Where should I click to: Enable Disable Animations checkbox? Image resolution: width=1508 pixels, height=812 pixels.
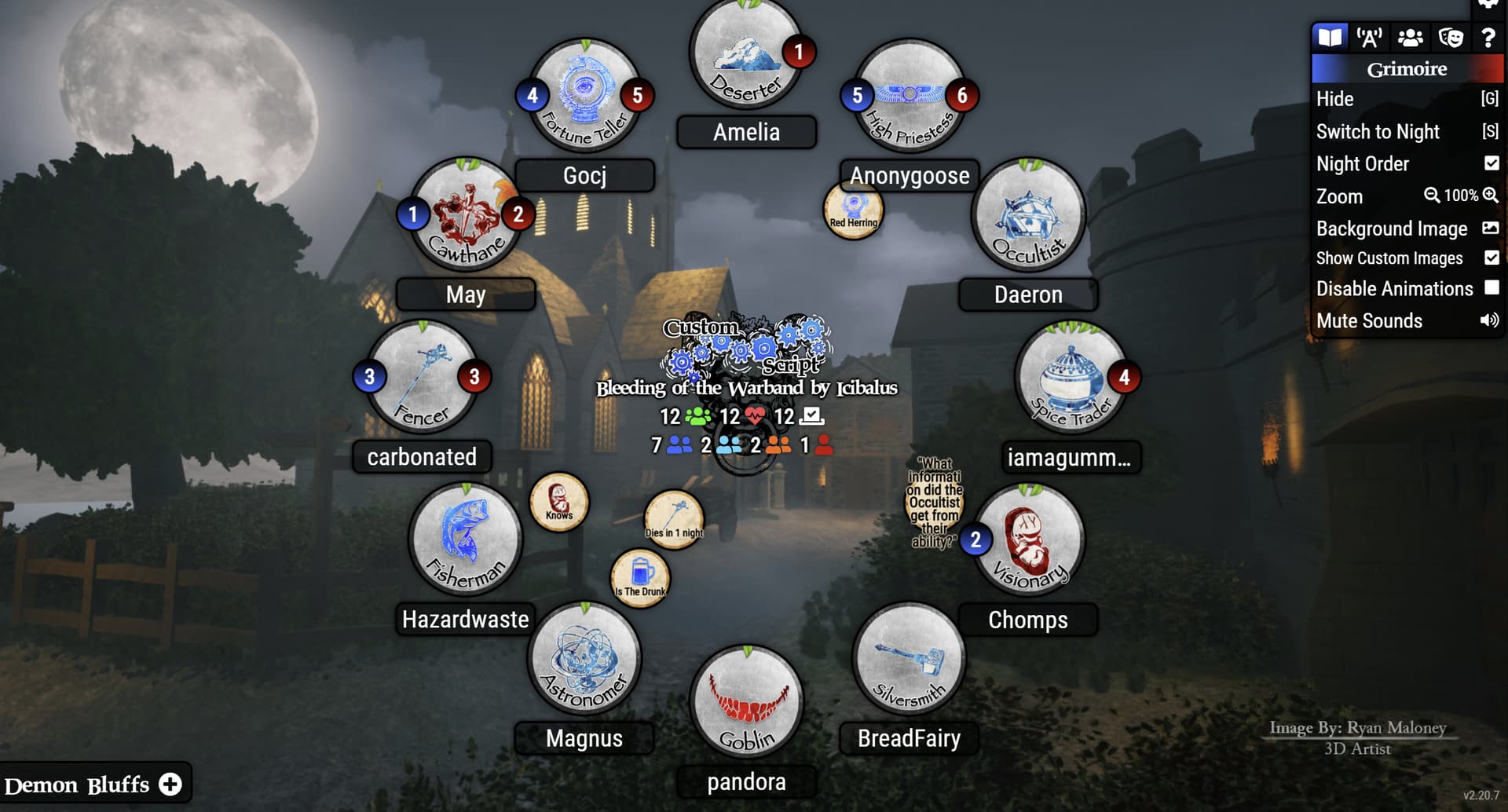coord(1492,288)
